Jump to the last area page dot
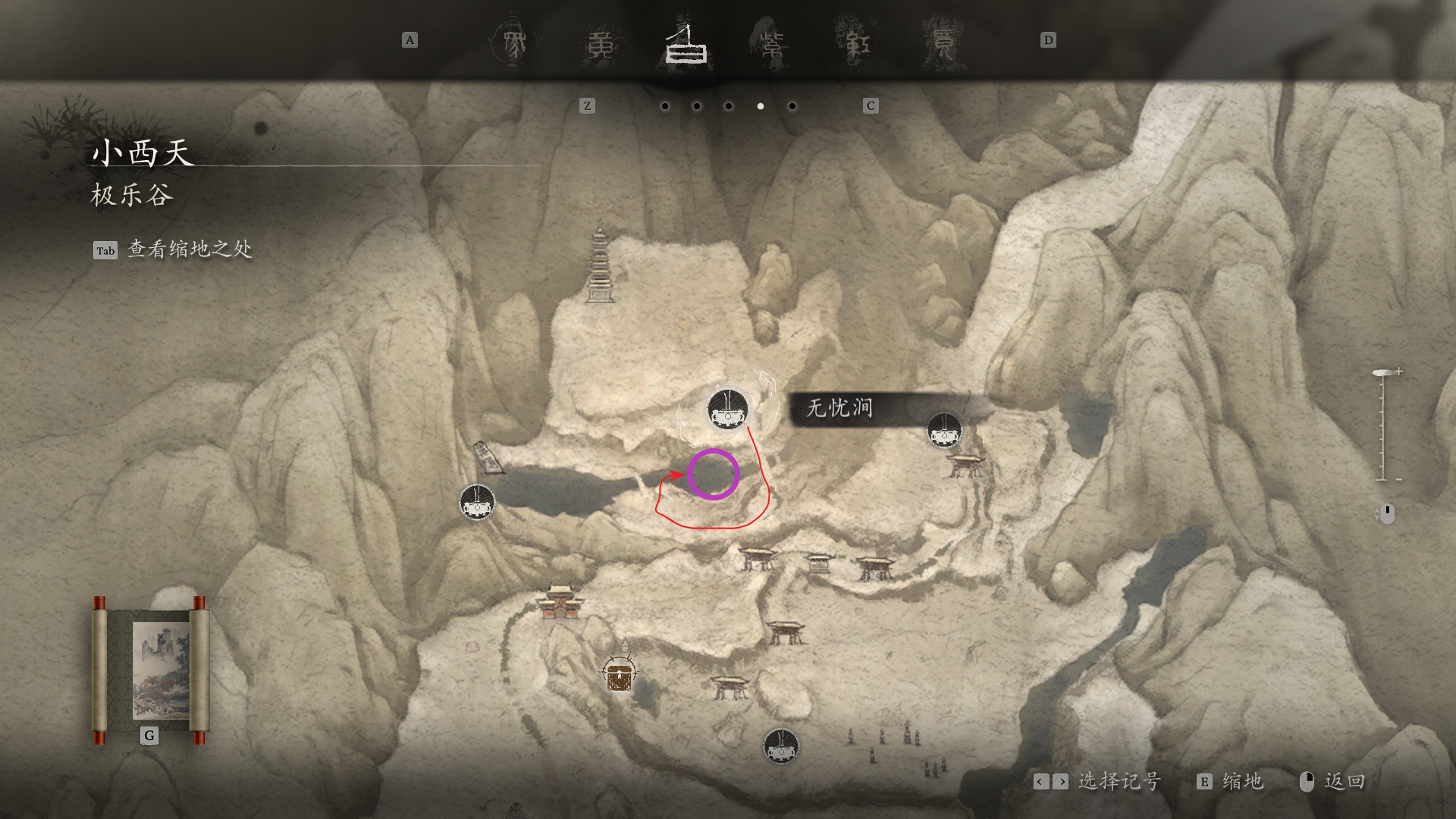Image resolution: width=1456 pixels, height=819 pixels. pos(792,106)
